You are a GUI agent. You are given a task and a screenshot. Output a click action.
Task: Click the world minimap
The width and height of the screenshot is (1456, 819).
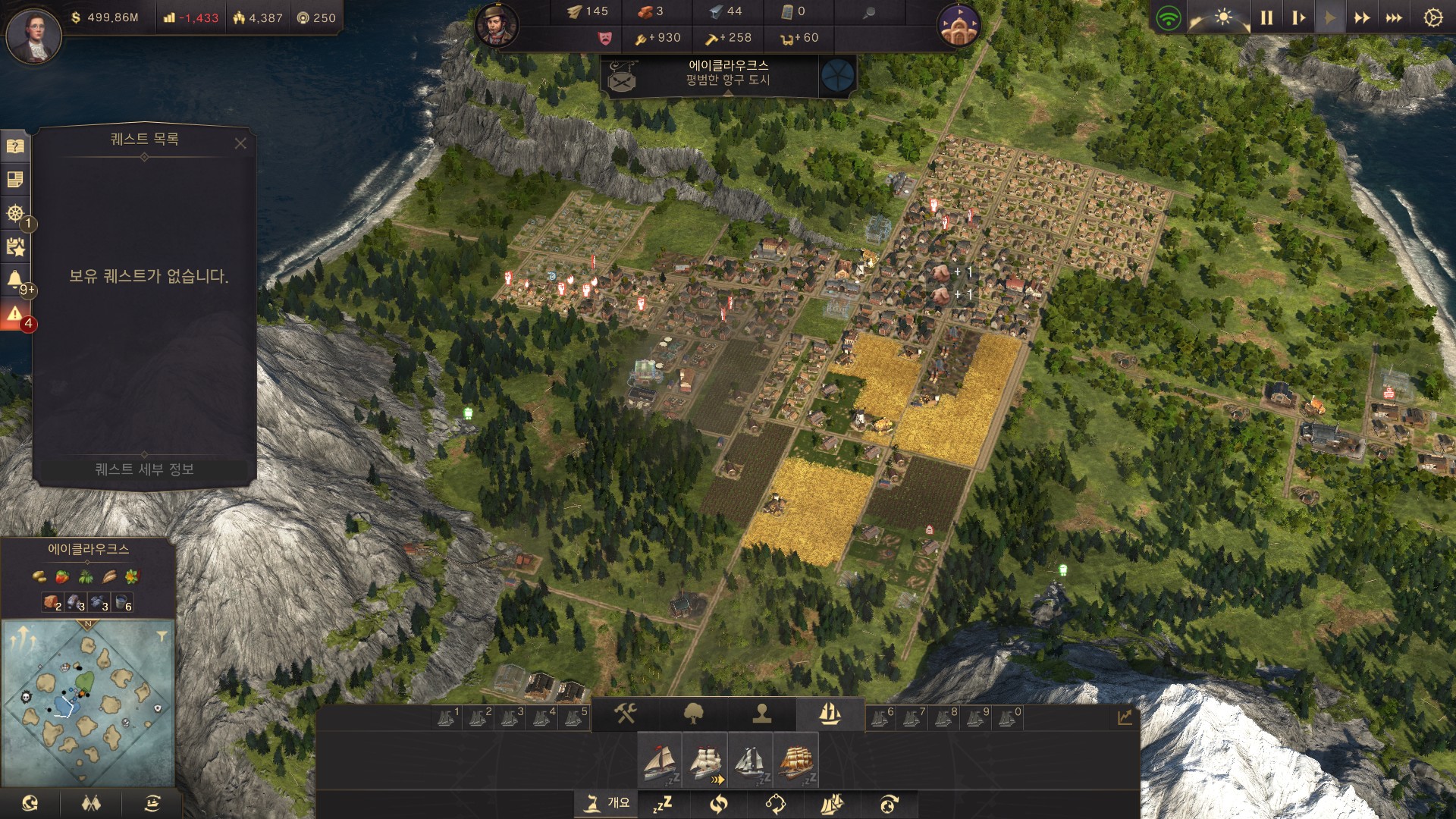(x=88, y=703)
